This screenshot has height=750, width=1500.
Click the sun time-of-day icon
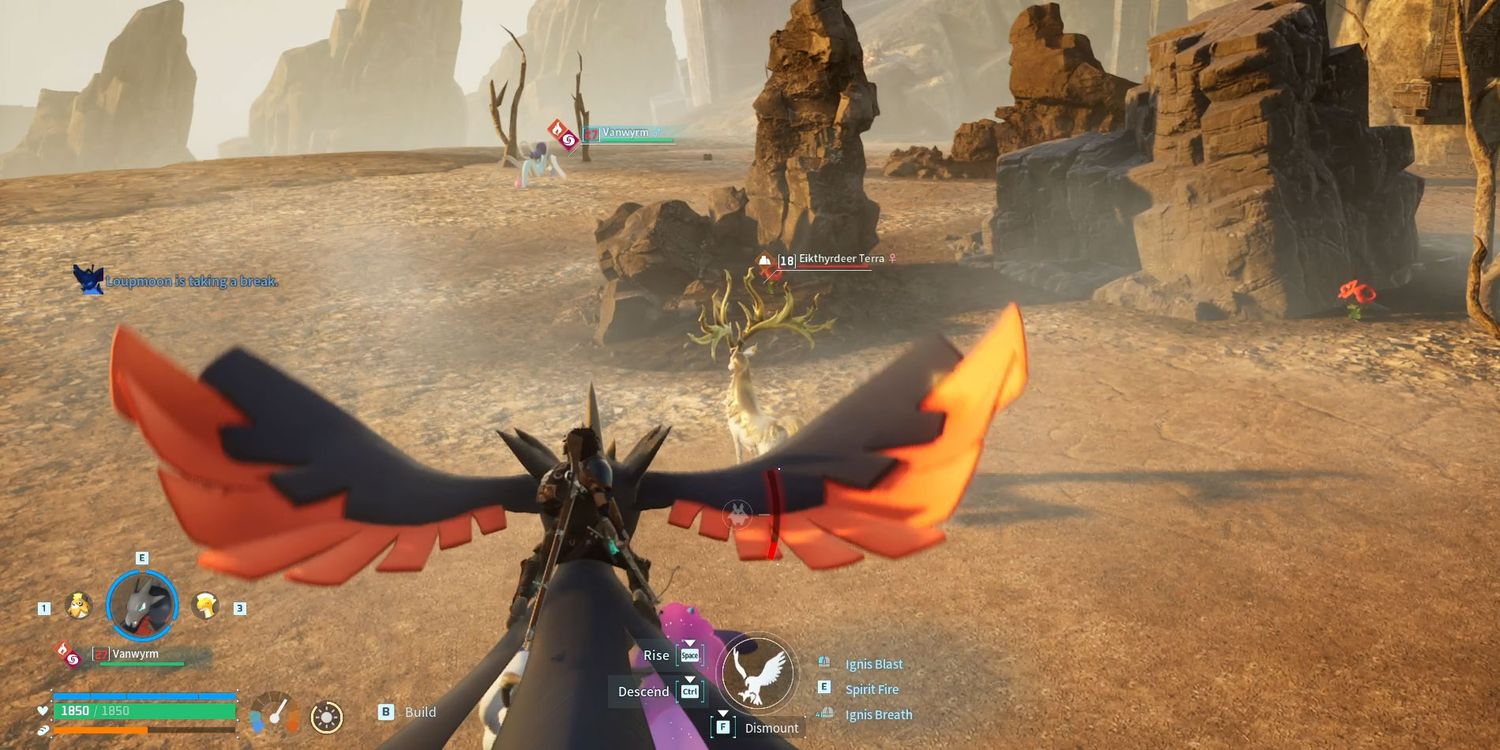[326, 716]
